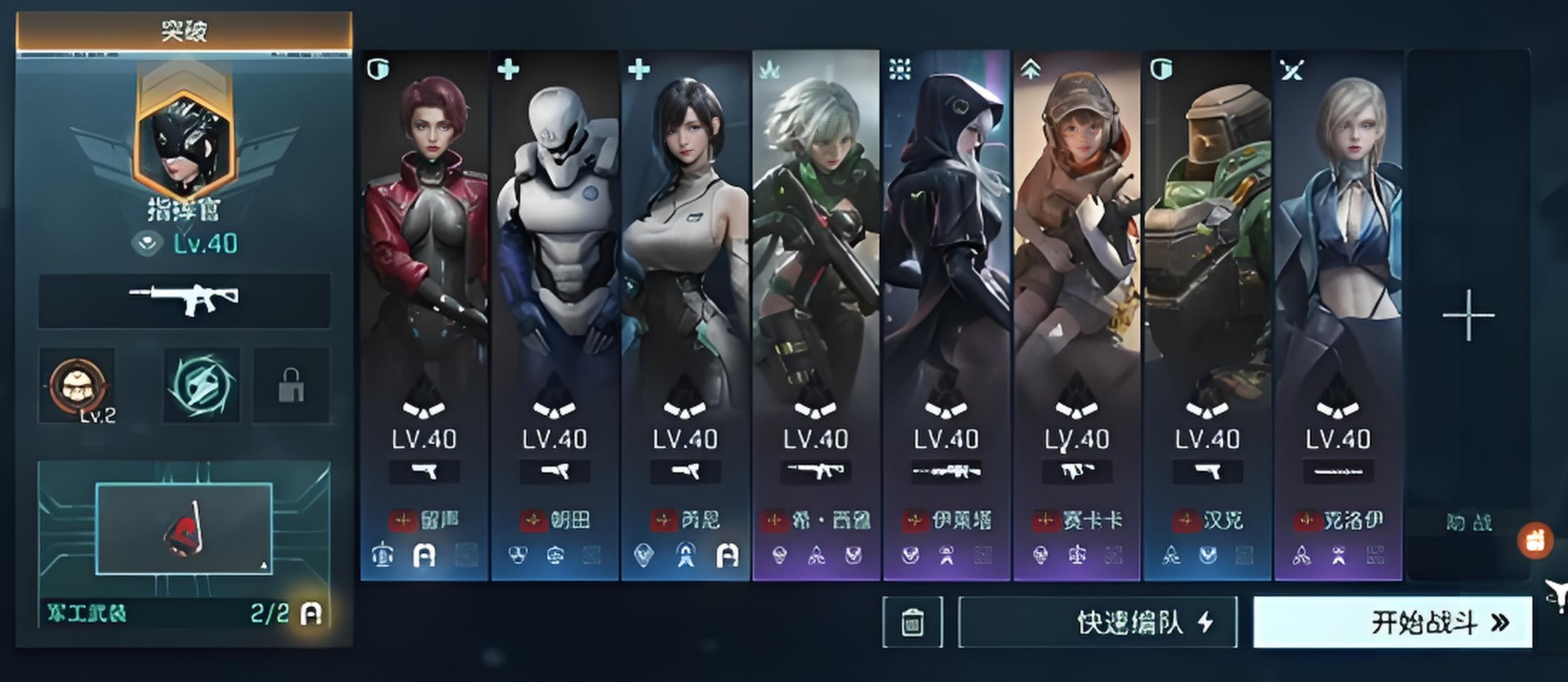1568x682 pixels.
Task: Open the commander's assault rifle weapon slot
Action: pos(184,300)
